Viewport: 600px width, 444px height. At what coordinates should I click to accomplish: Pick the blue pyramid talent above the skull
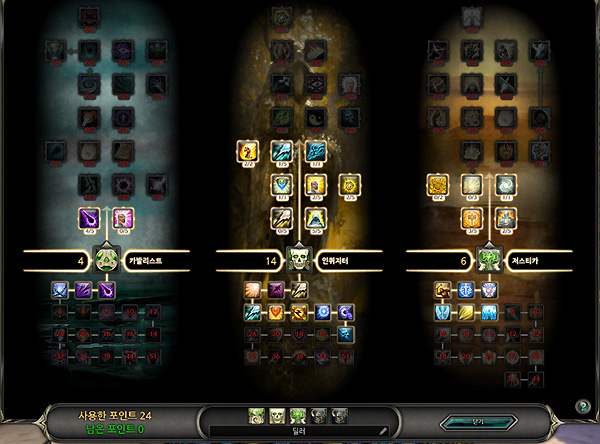(315, 218)
